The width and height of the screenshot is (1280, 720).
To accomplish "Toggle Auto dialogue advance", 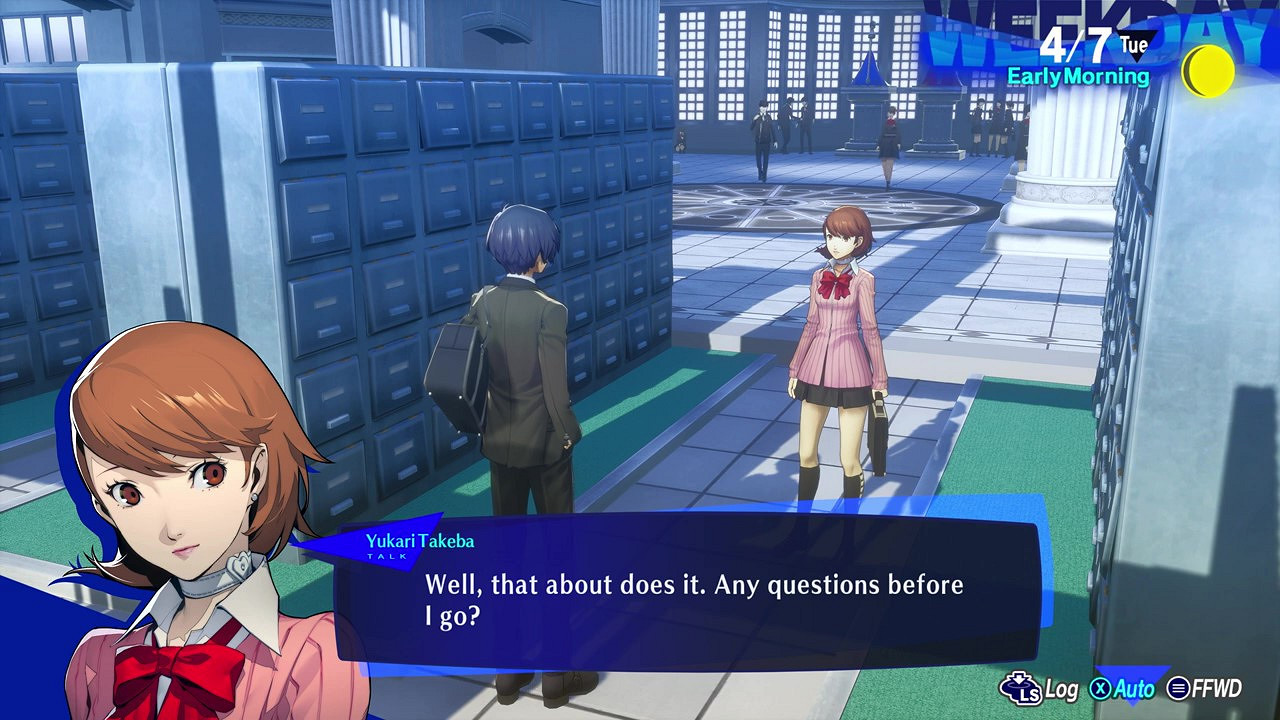I will pos(1122,688).
